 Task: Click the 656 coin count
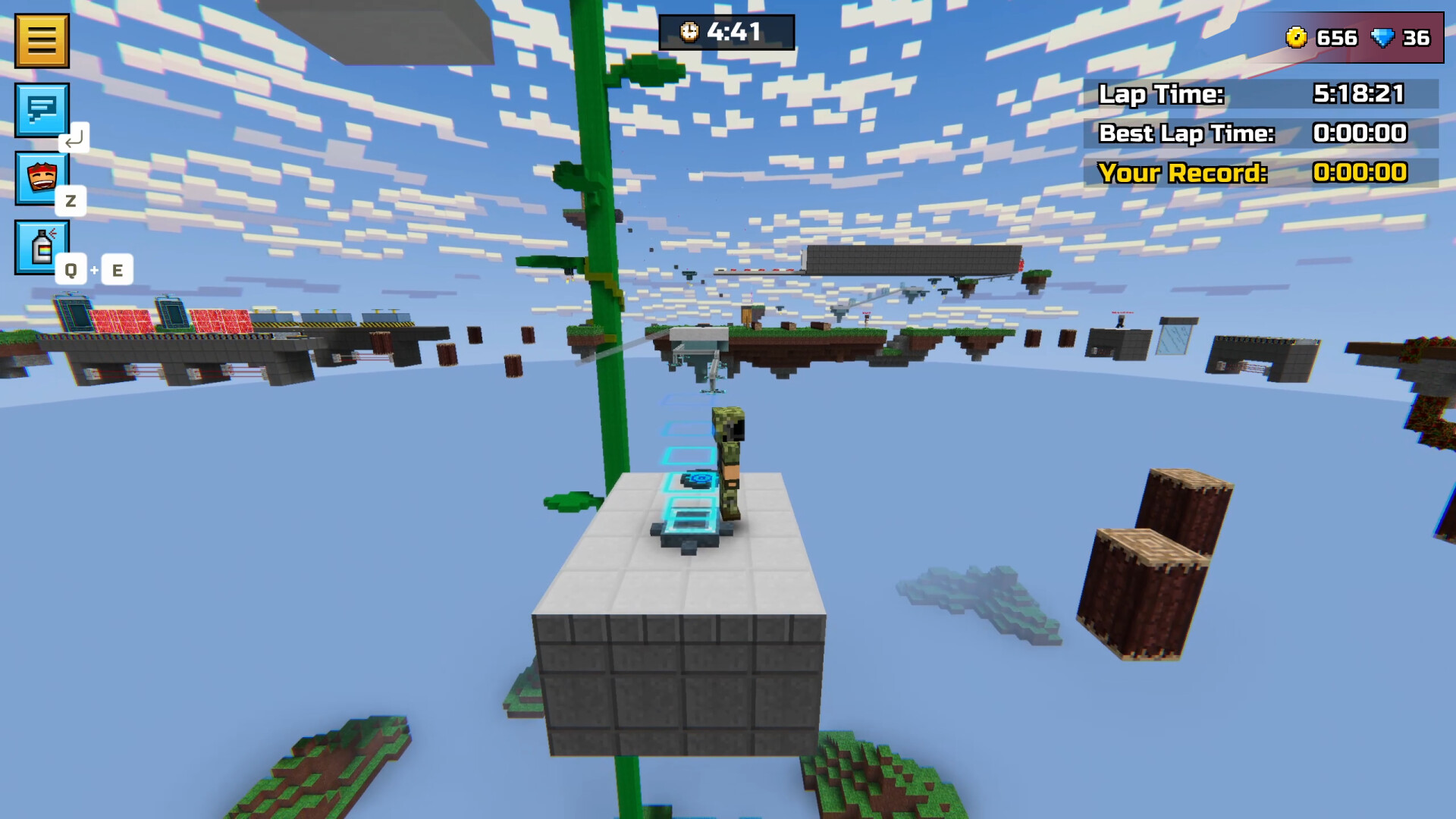pyautogui.click(x=1338, y=38)
